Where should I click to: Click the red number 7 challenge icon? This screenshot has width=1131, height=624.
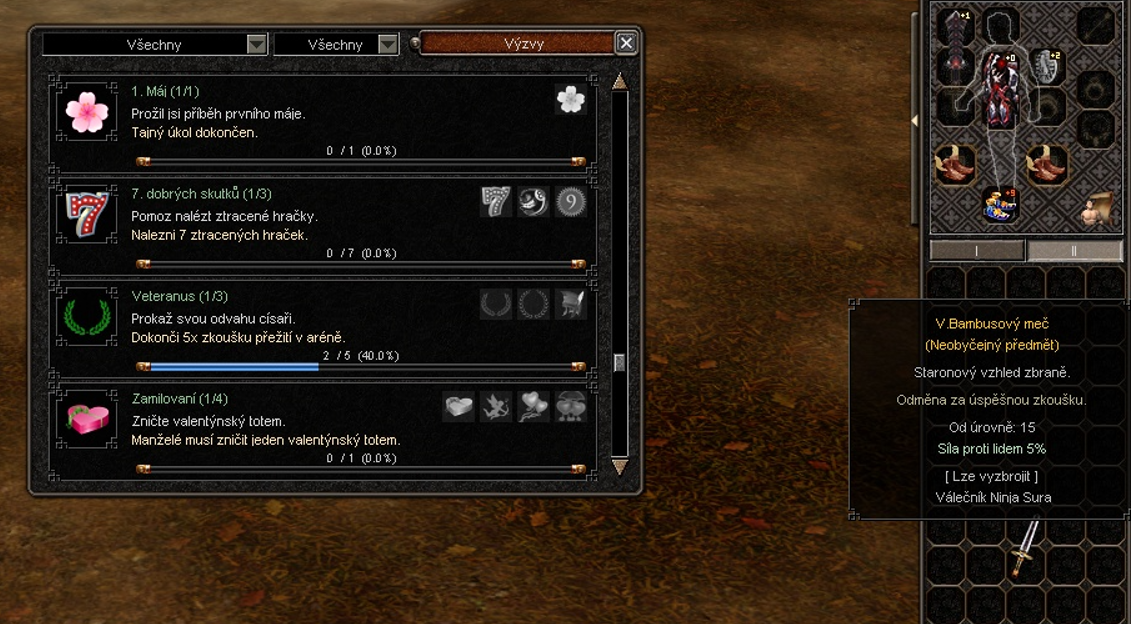(87, 215)
